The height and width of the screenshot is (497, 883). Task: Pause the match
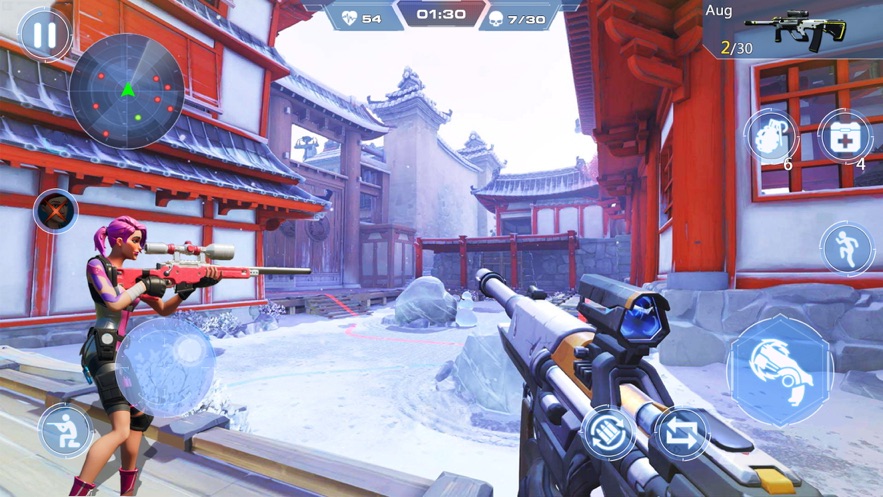click(44, 35)
